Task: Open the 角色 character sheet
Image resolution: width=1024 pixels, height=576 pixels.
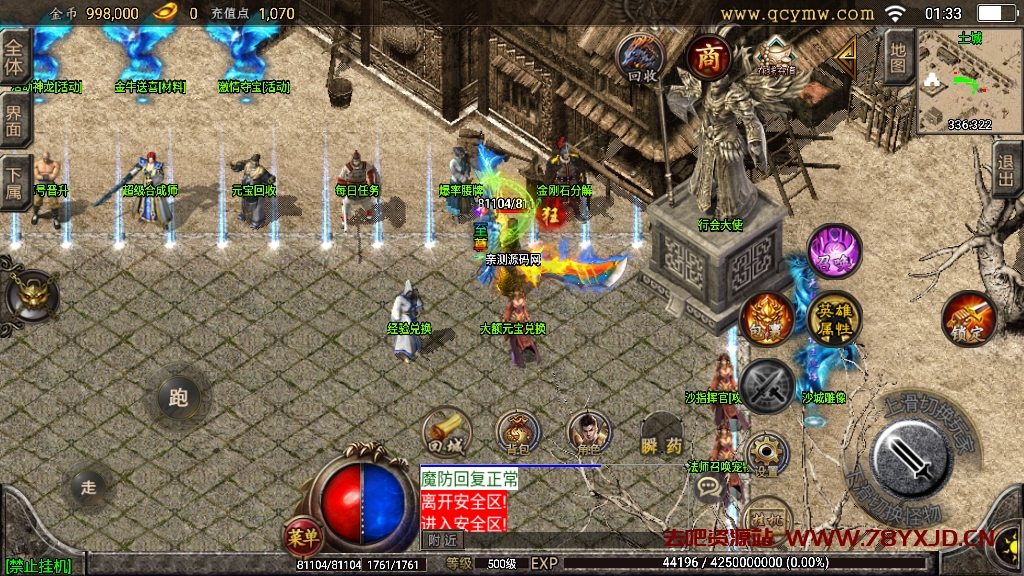Action: click(589, 432)
